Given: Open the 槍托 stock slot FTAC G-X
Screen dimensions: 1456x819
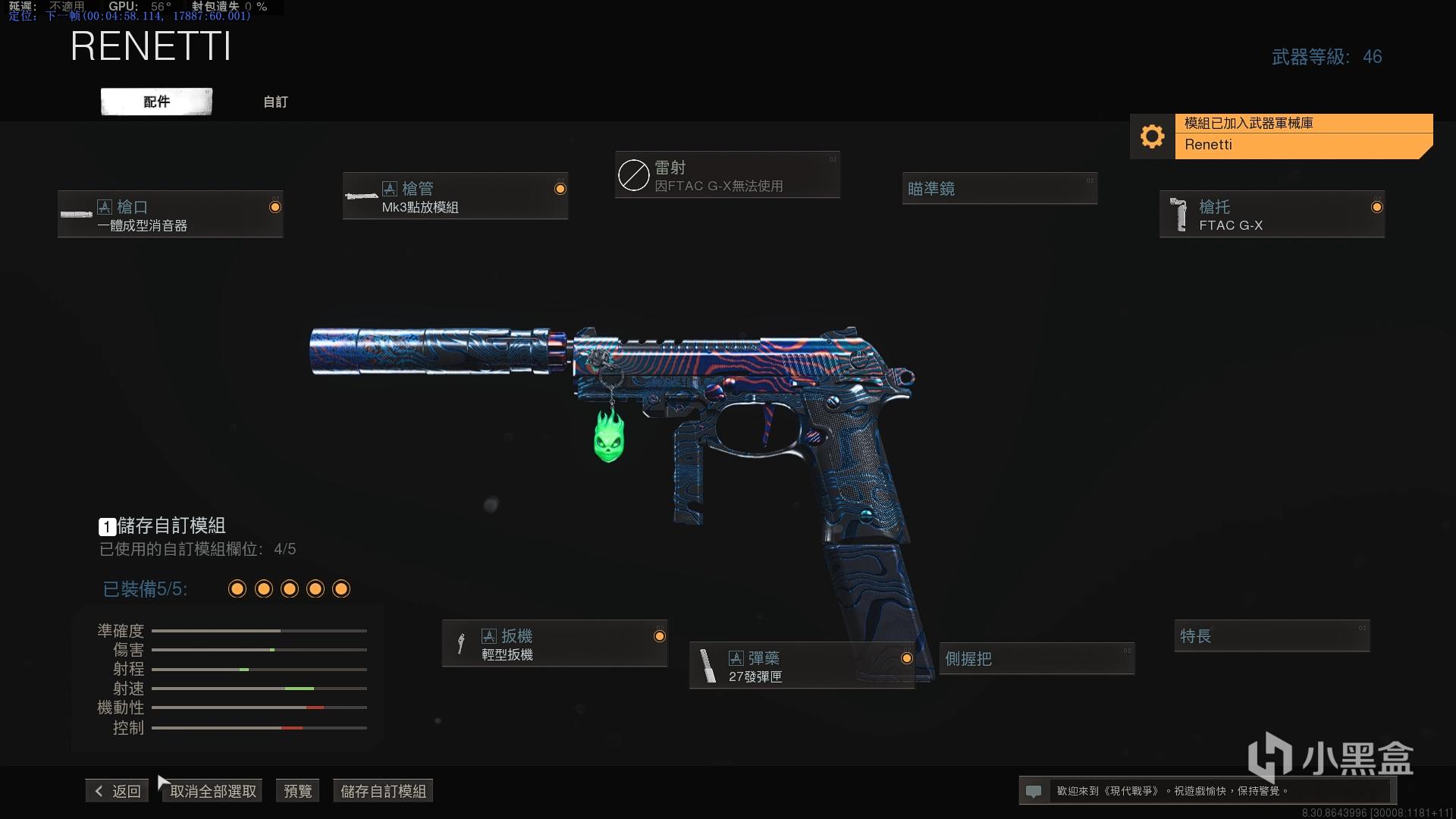Looking at the screenshot, I should (1272, 215).
